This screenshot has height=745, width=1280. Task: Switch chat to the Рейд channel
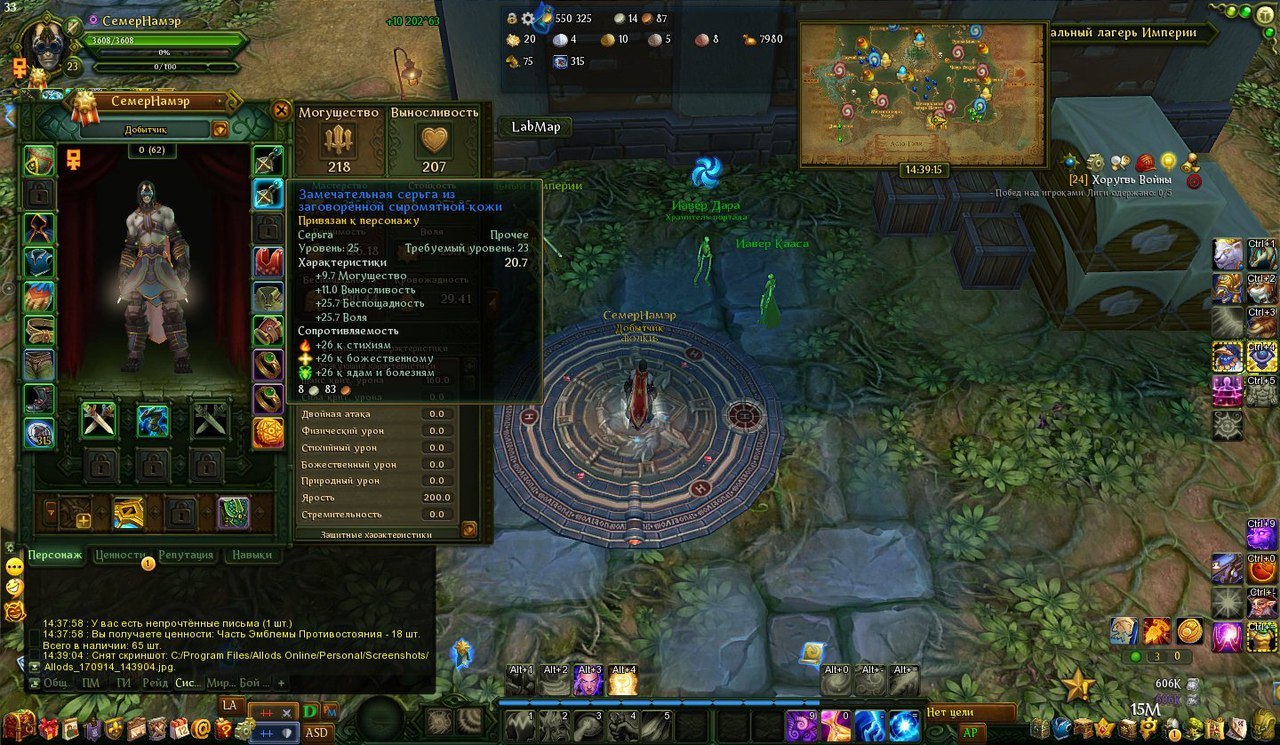tap(155, 683)
